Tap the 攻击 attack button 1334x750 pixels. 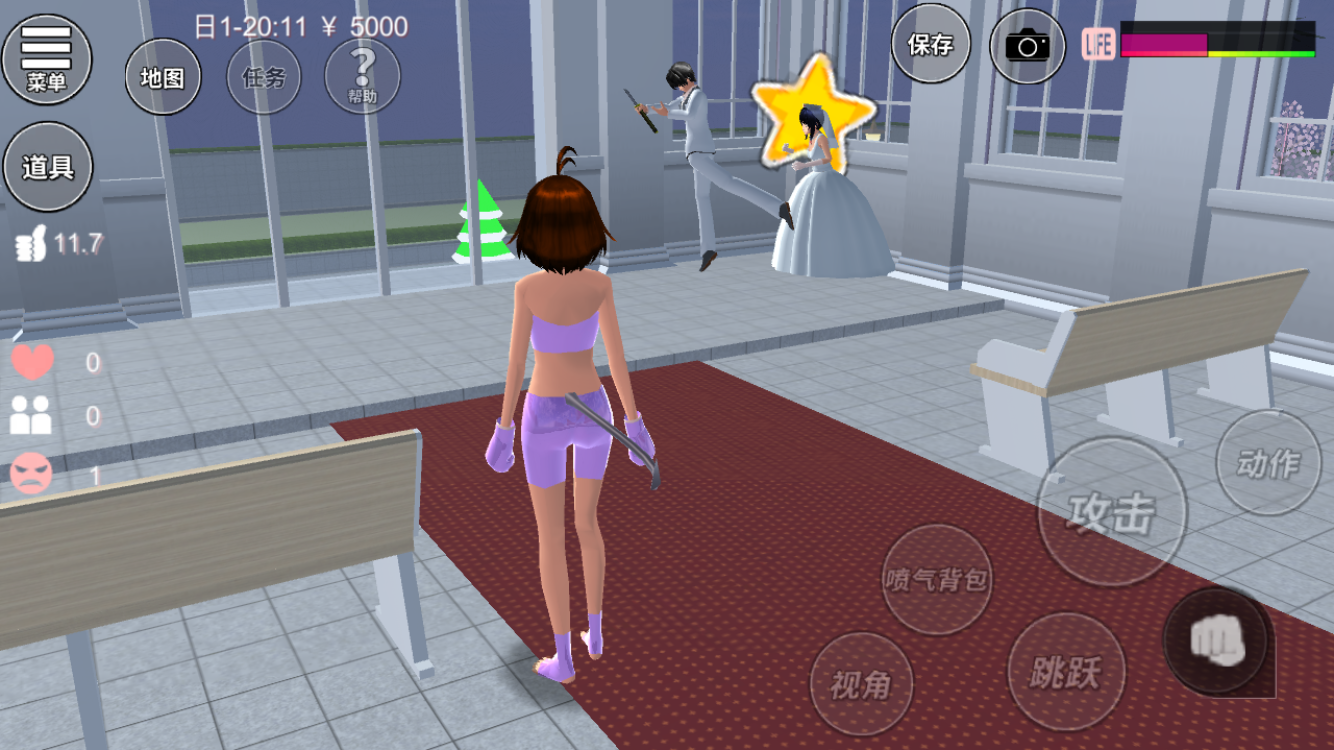click(1111, 512)
